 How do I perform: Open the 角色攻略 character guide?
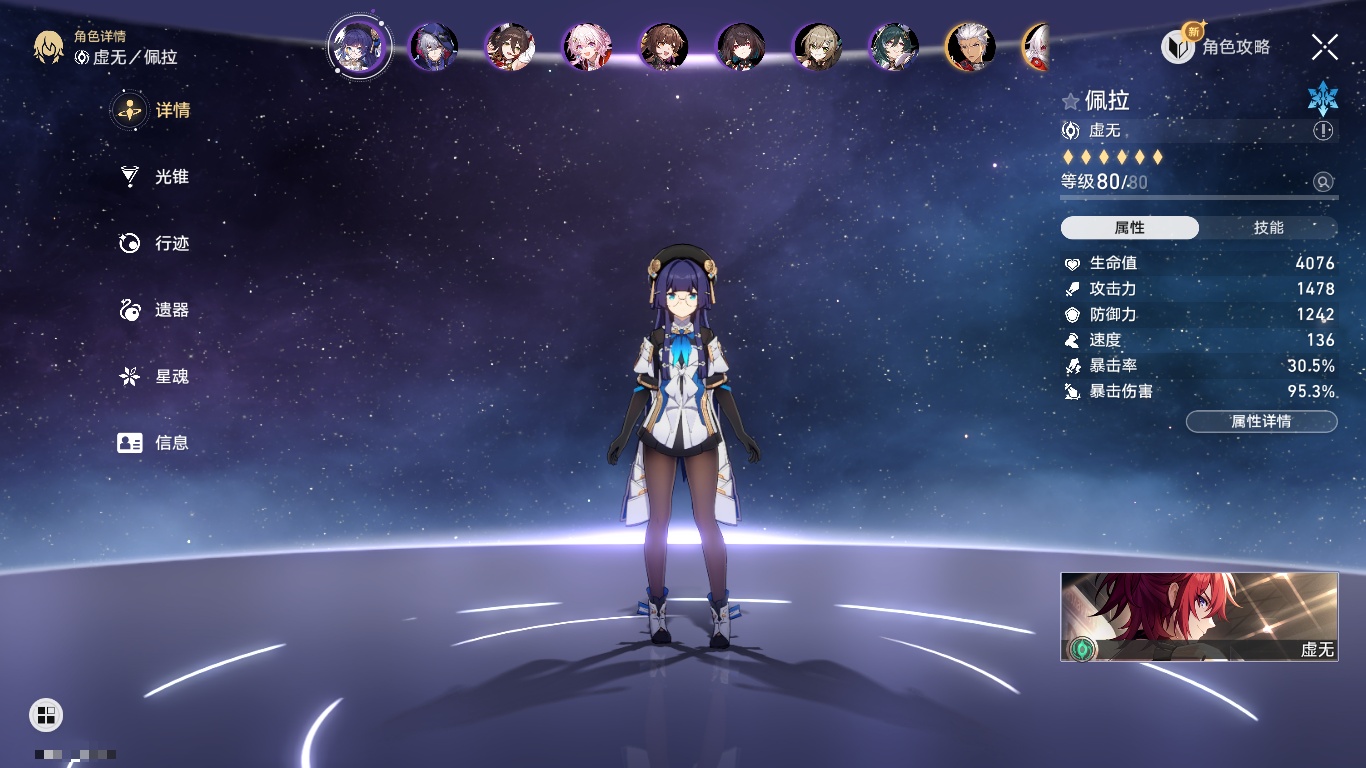coord(1217,47)
